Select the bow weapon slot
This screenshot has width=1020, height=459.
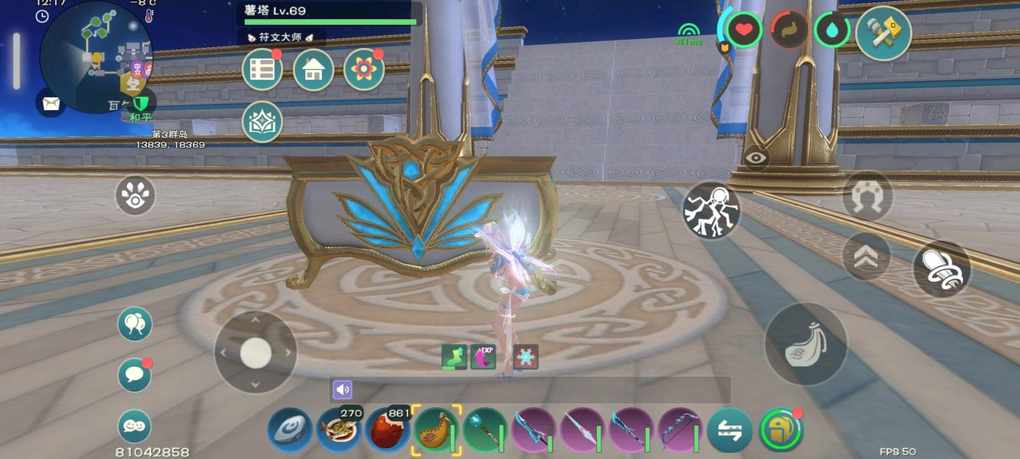pos(680,430)
